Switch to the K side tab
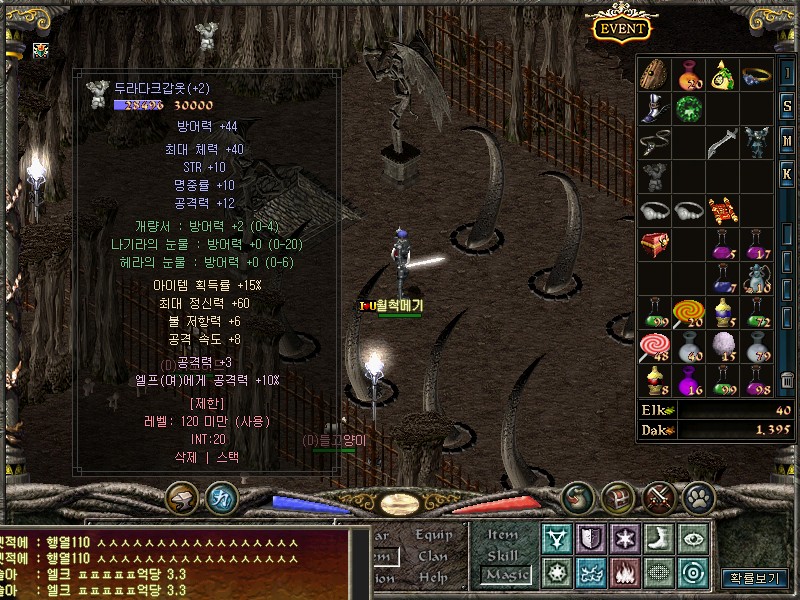The height and width of the screenshot is (600, 800). coord(788,175)
